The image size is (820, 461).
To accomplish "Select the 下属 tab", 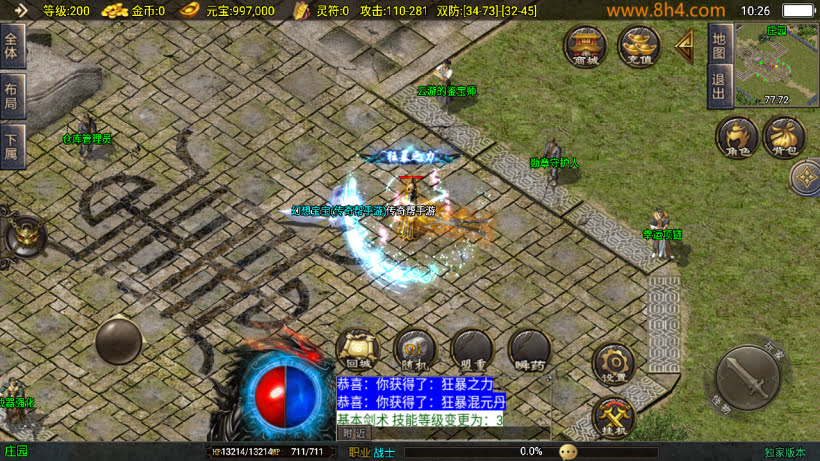I will [x=12, y=142].
